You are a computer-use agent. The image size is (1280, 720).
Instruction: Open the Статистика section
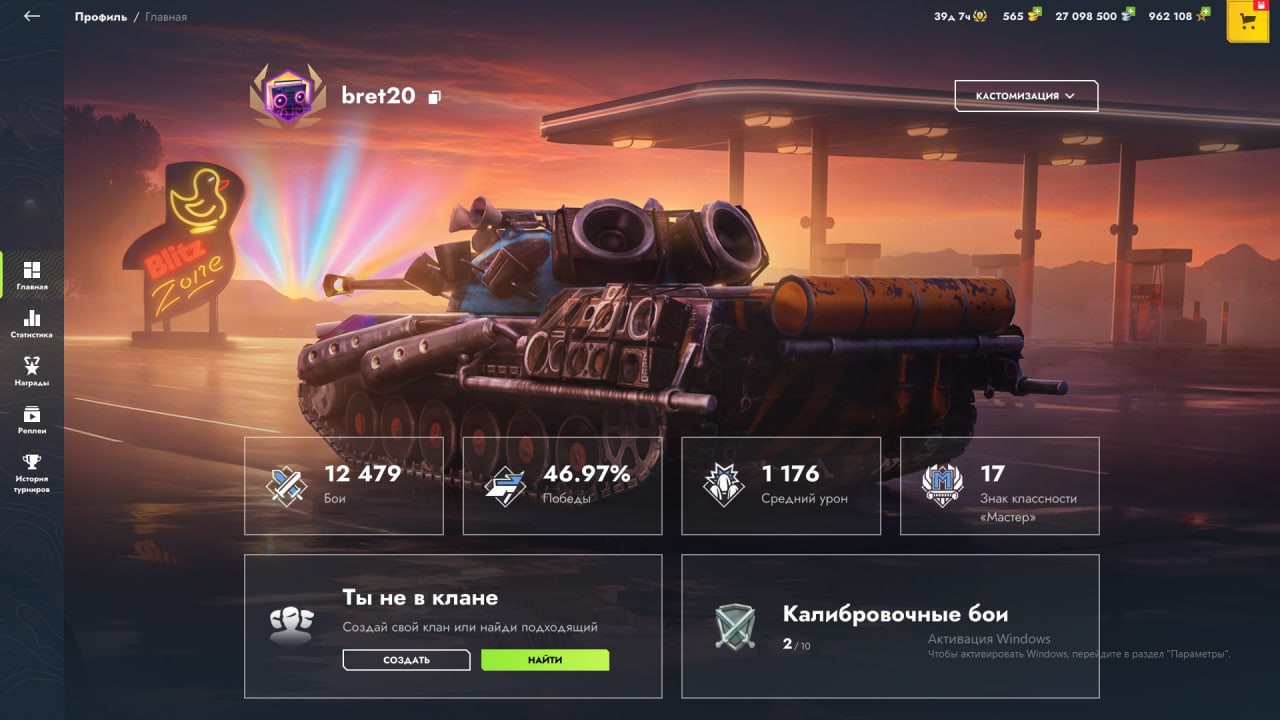[x=32, y=324]
